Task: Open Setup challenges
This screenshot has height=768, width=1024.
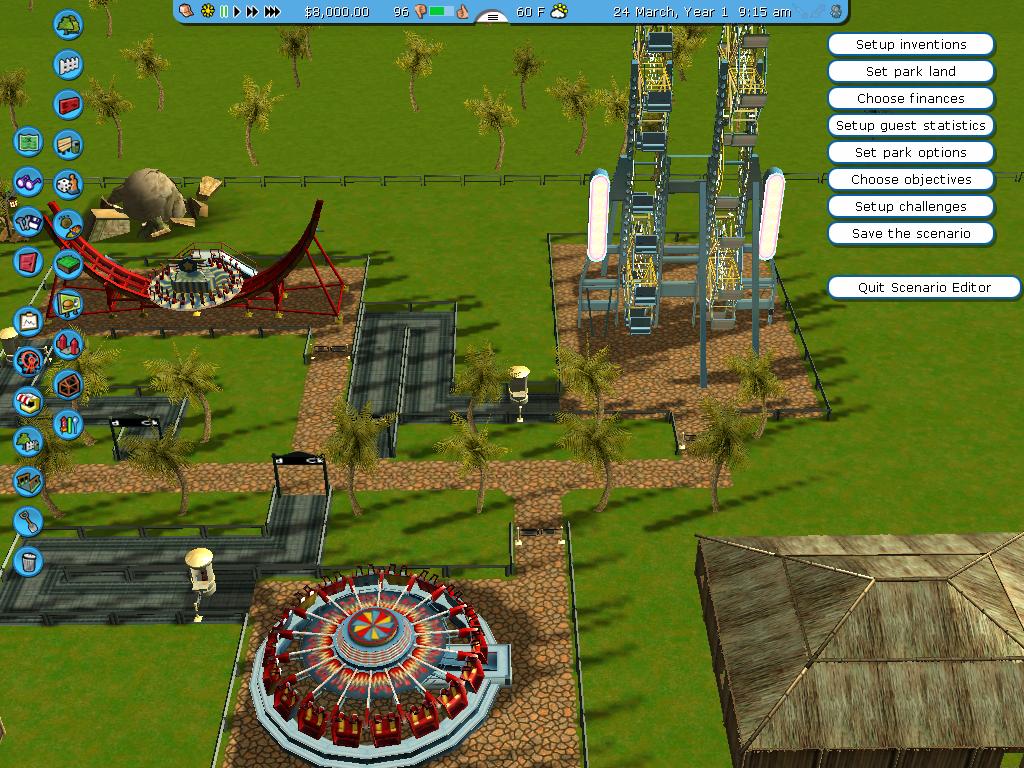Action: point(911,206)
